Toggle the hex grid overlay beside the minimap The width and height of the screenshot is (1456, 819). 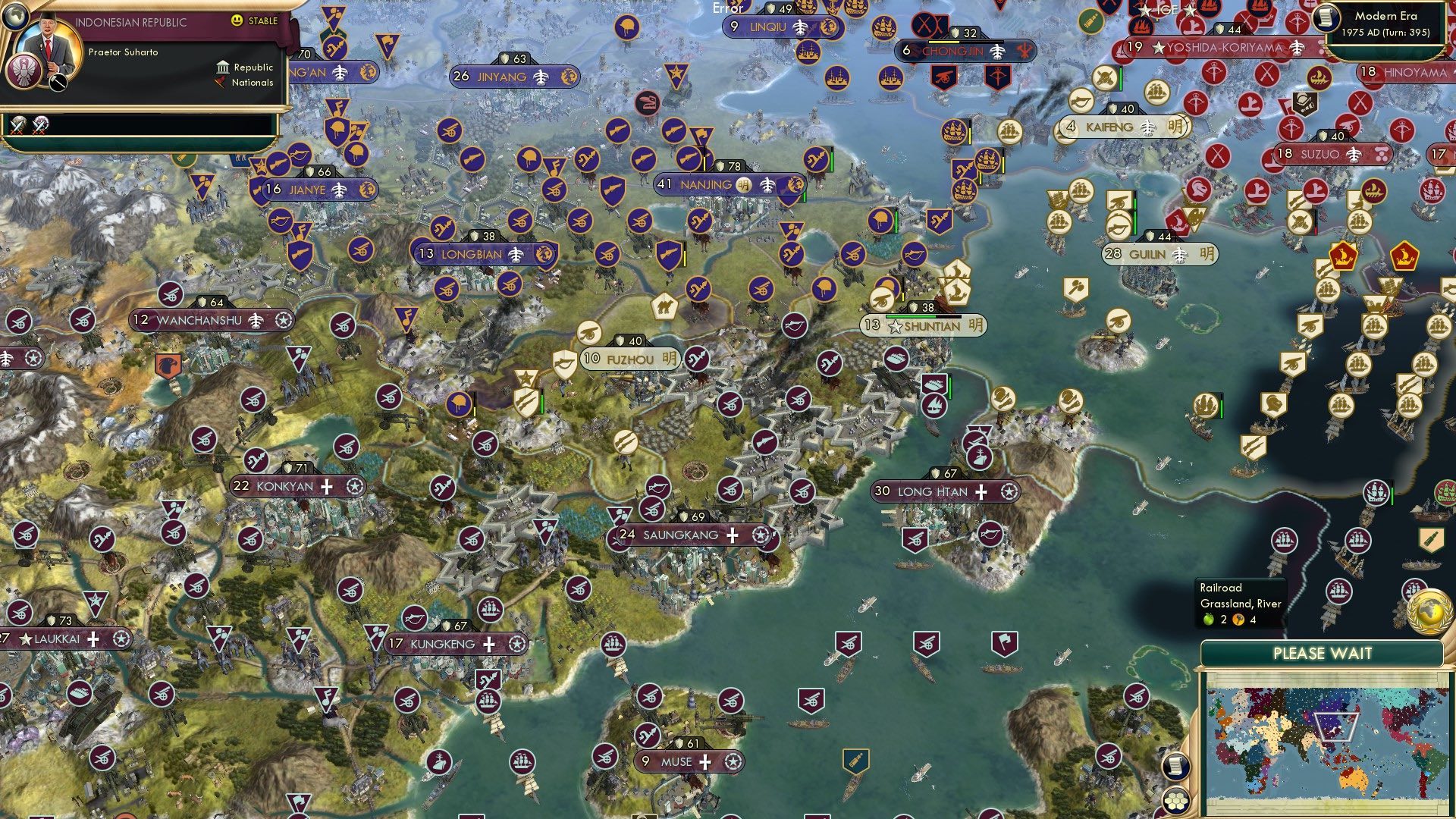pyautogui.click(x=1175, y=800)
